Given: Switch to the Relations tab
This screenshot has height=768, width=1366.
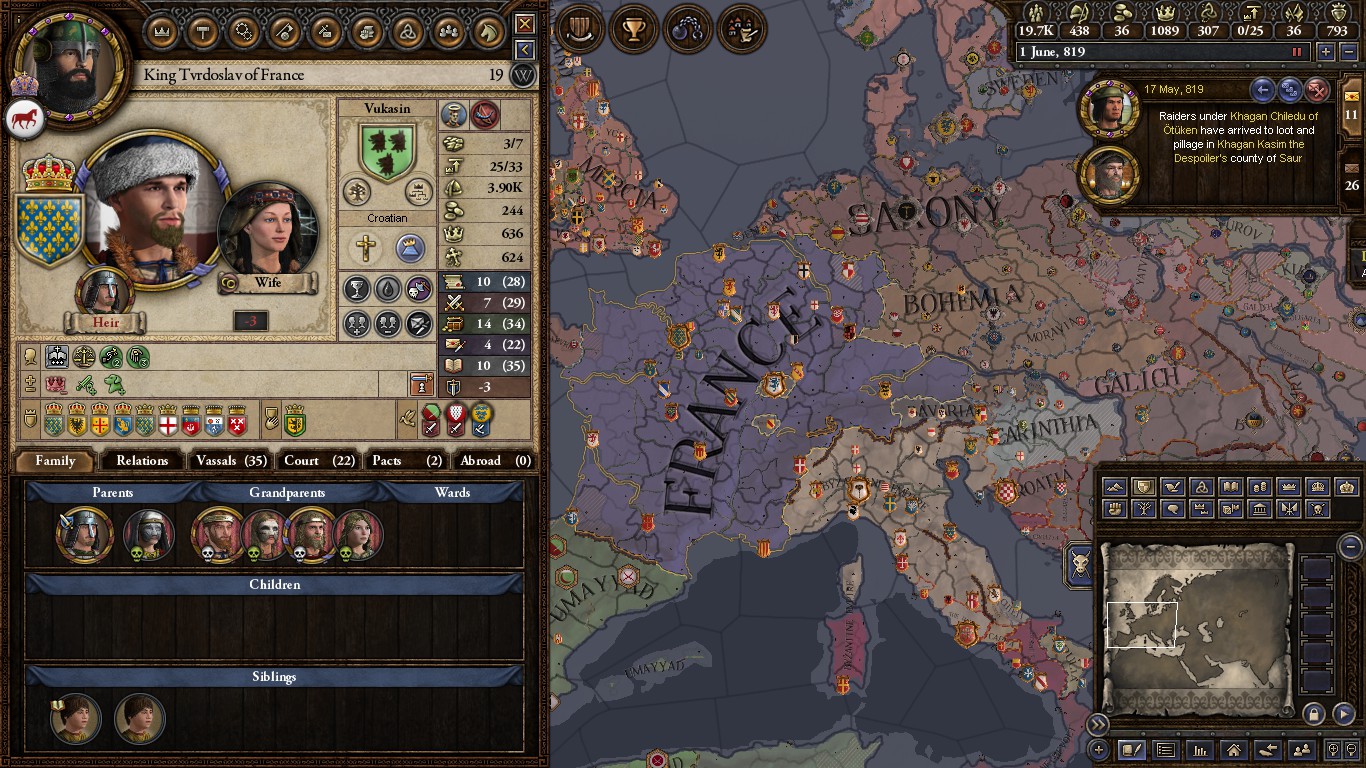Looking at the screenshot, I should [x=142, y=460].
